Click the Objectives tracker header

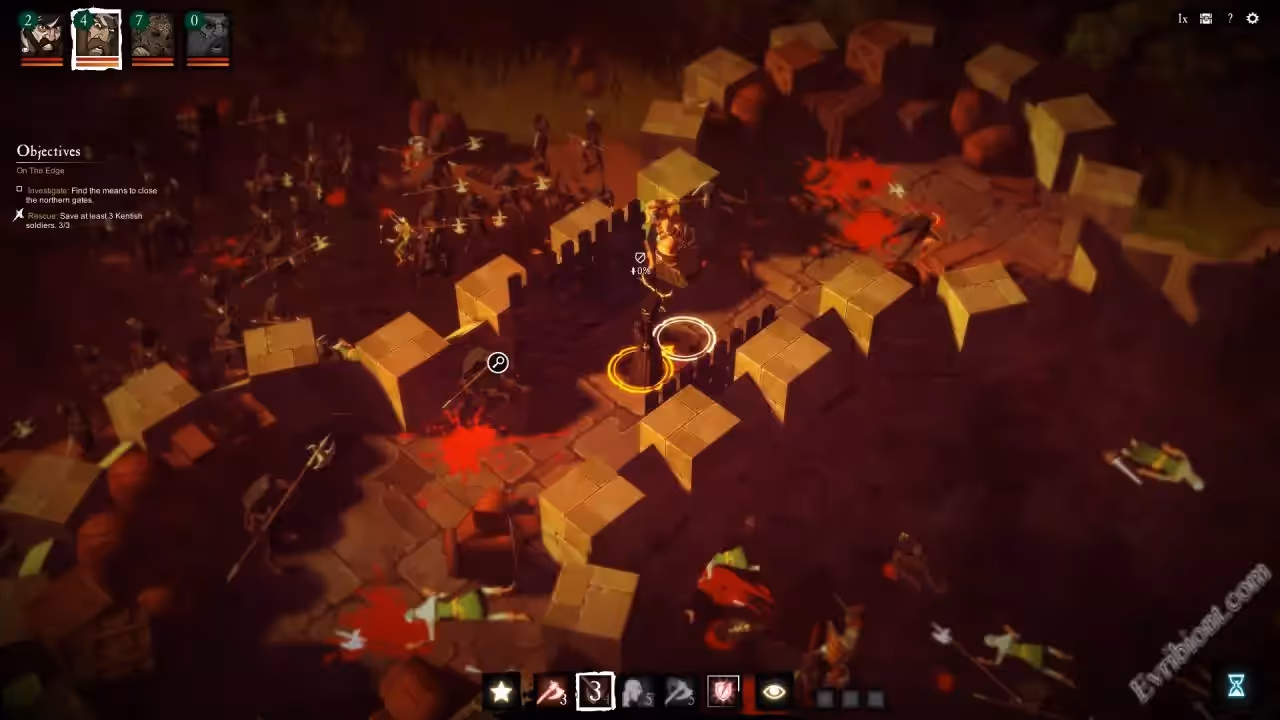[48, 151]
